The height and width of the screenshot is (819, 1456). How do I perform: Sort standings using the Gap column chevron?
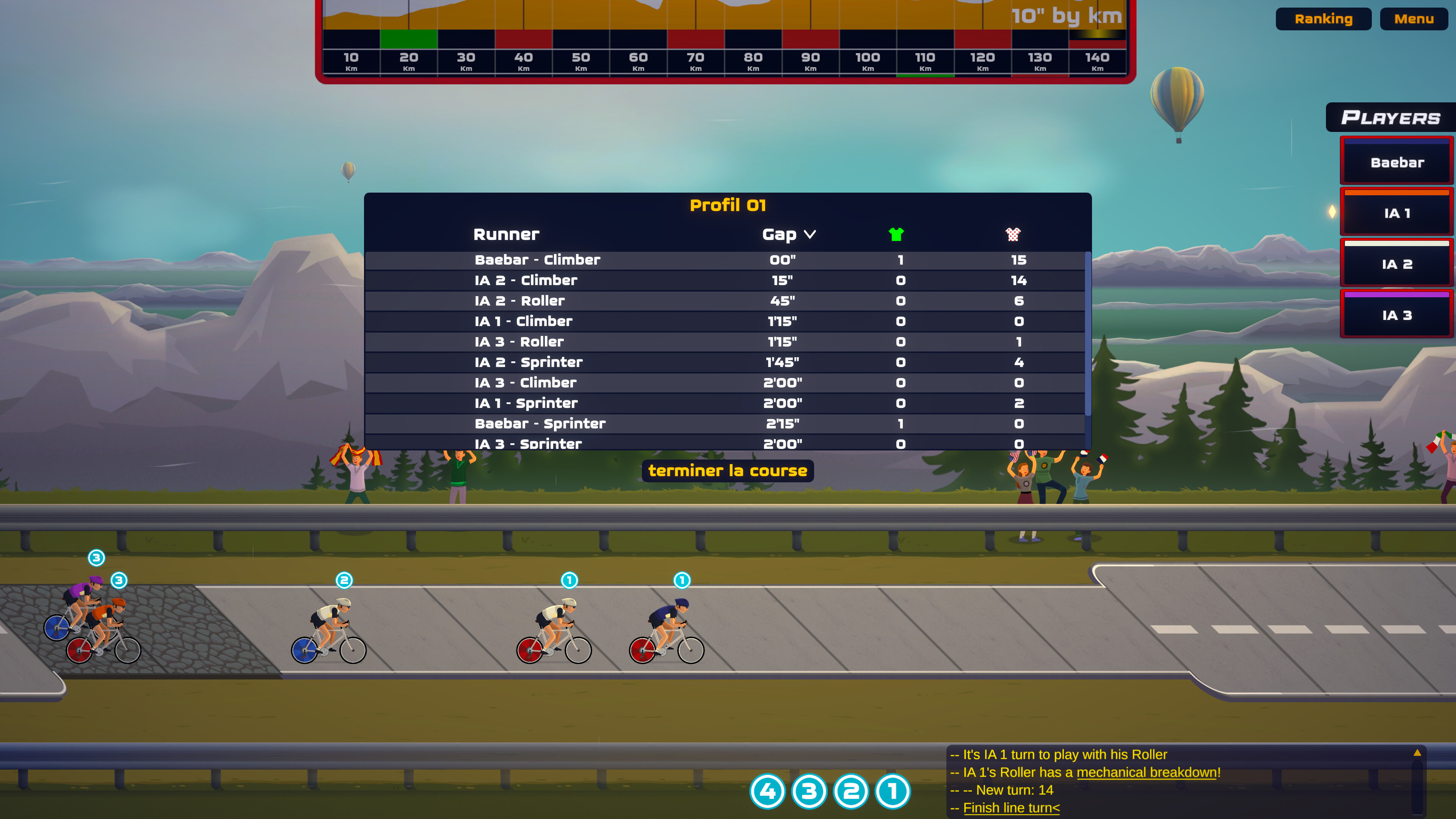pyautogui.click(x=811, y=234)
